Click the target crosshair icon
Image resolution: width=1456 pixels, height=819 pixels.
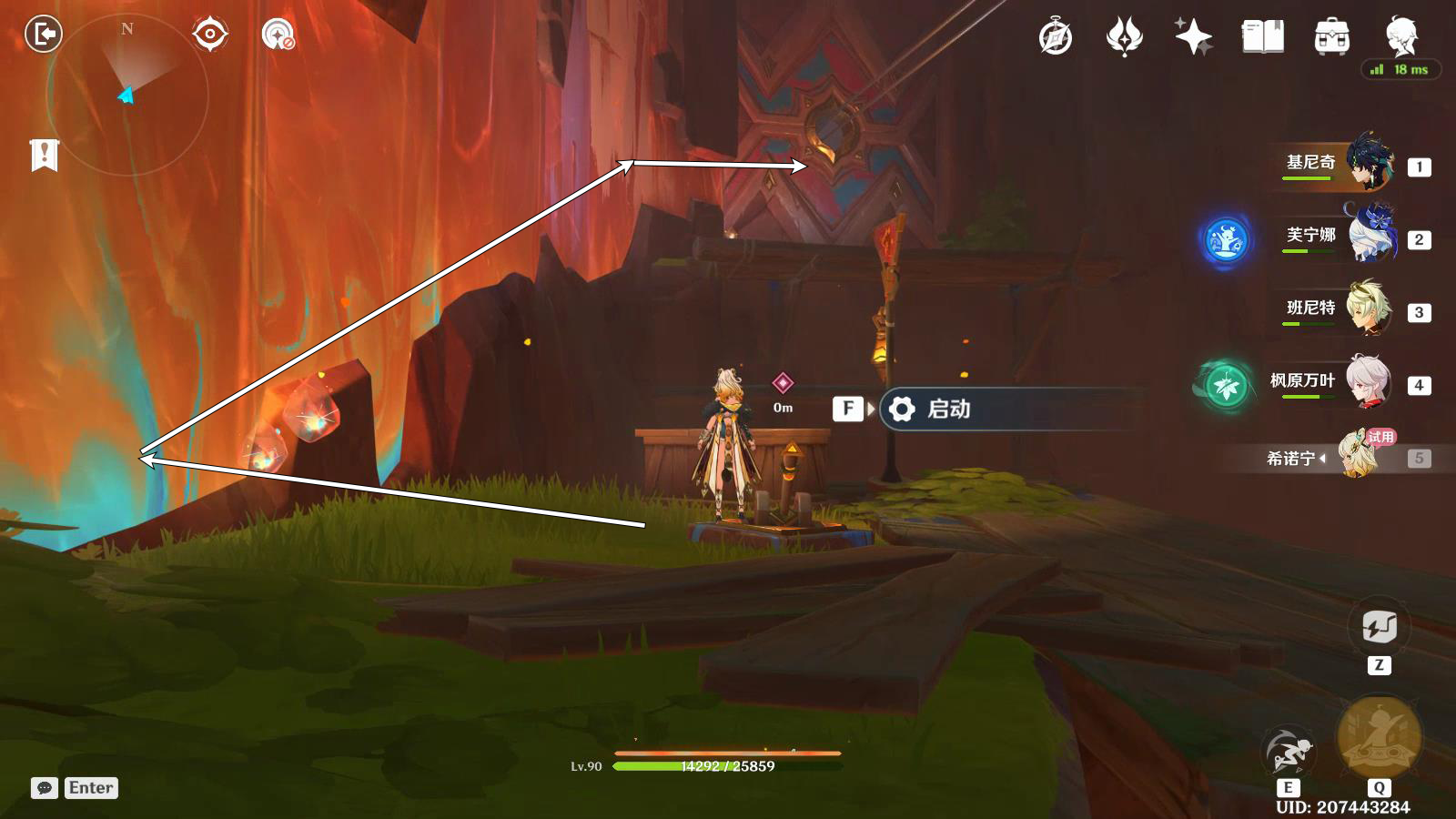click(x=209, y=35)
